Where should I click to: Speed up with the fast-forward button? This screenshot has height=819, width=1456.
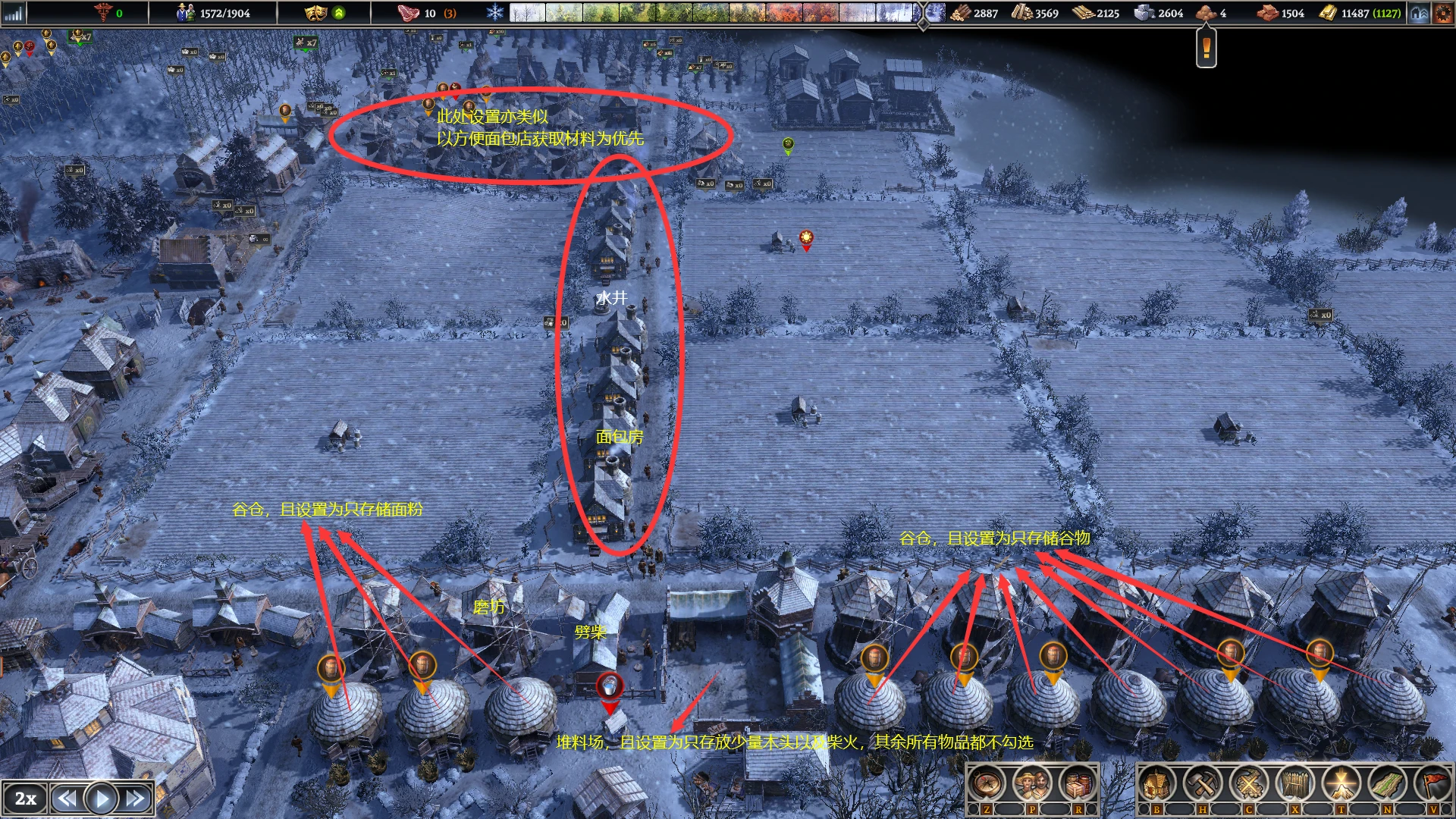click(x=136, y=799)
